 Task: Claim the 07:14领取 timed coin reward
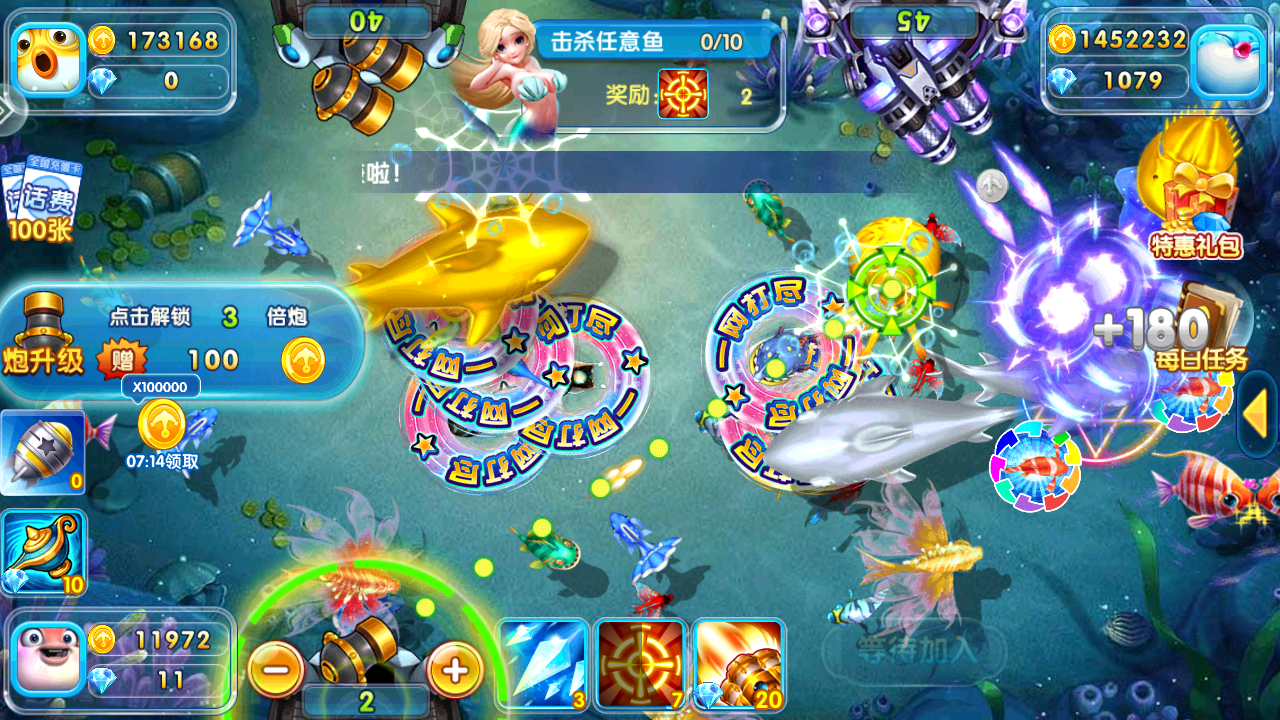point(160,430)
